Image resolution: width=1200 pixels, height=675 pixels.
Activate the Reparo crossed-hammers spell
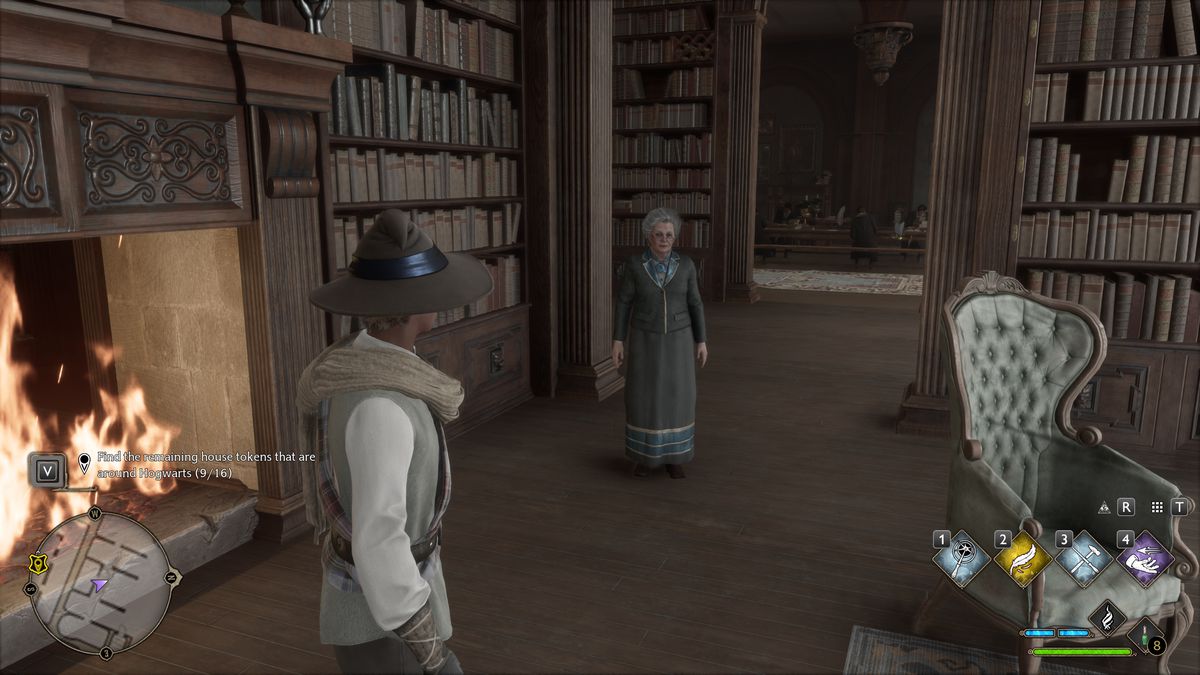click(1084, 560)
